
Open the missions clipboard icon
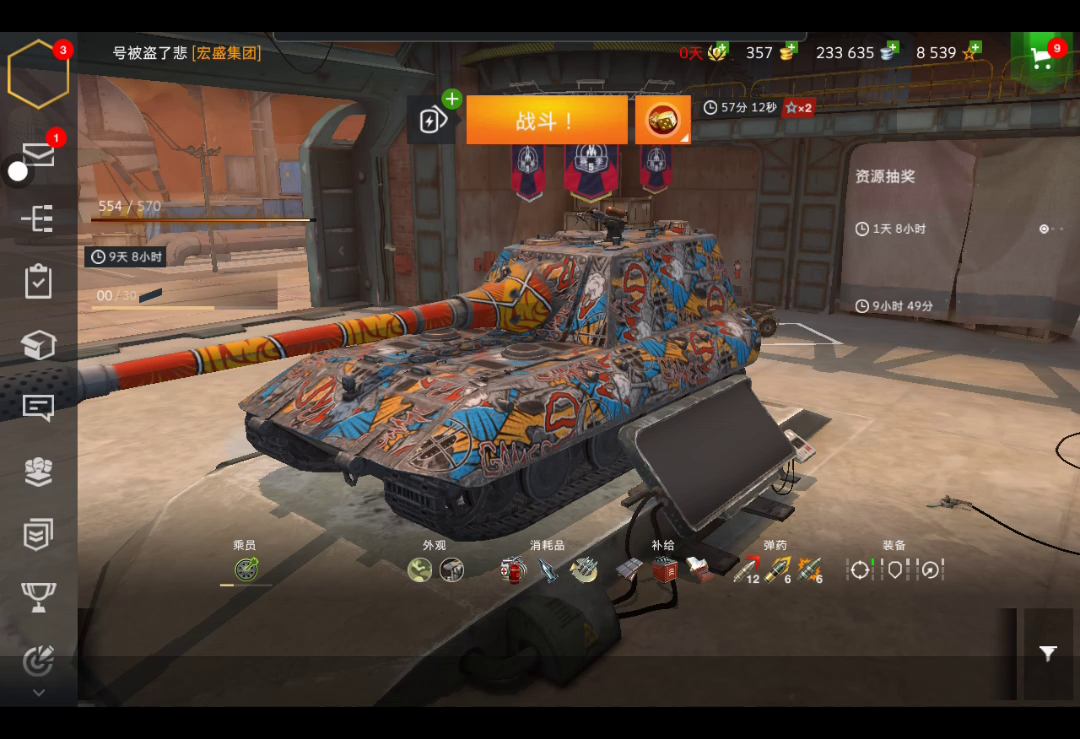(x=38, y=282)
